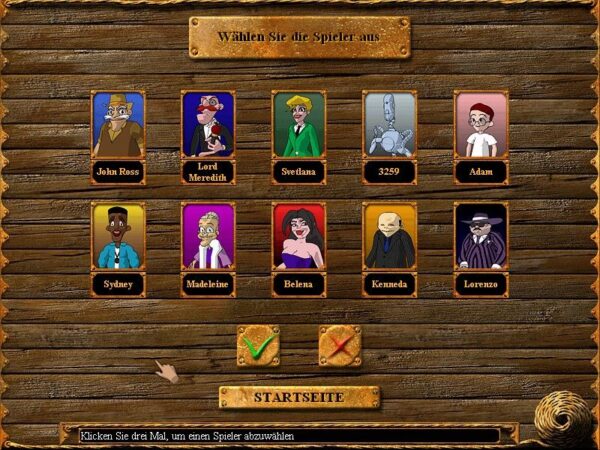600x450 pixels.
Task: Choose the Lord Meredith portrait
Action: point(208,125)
